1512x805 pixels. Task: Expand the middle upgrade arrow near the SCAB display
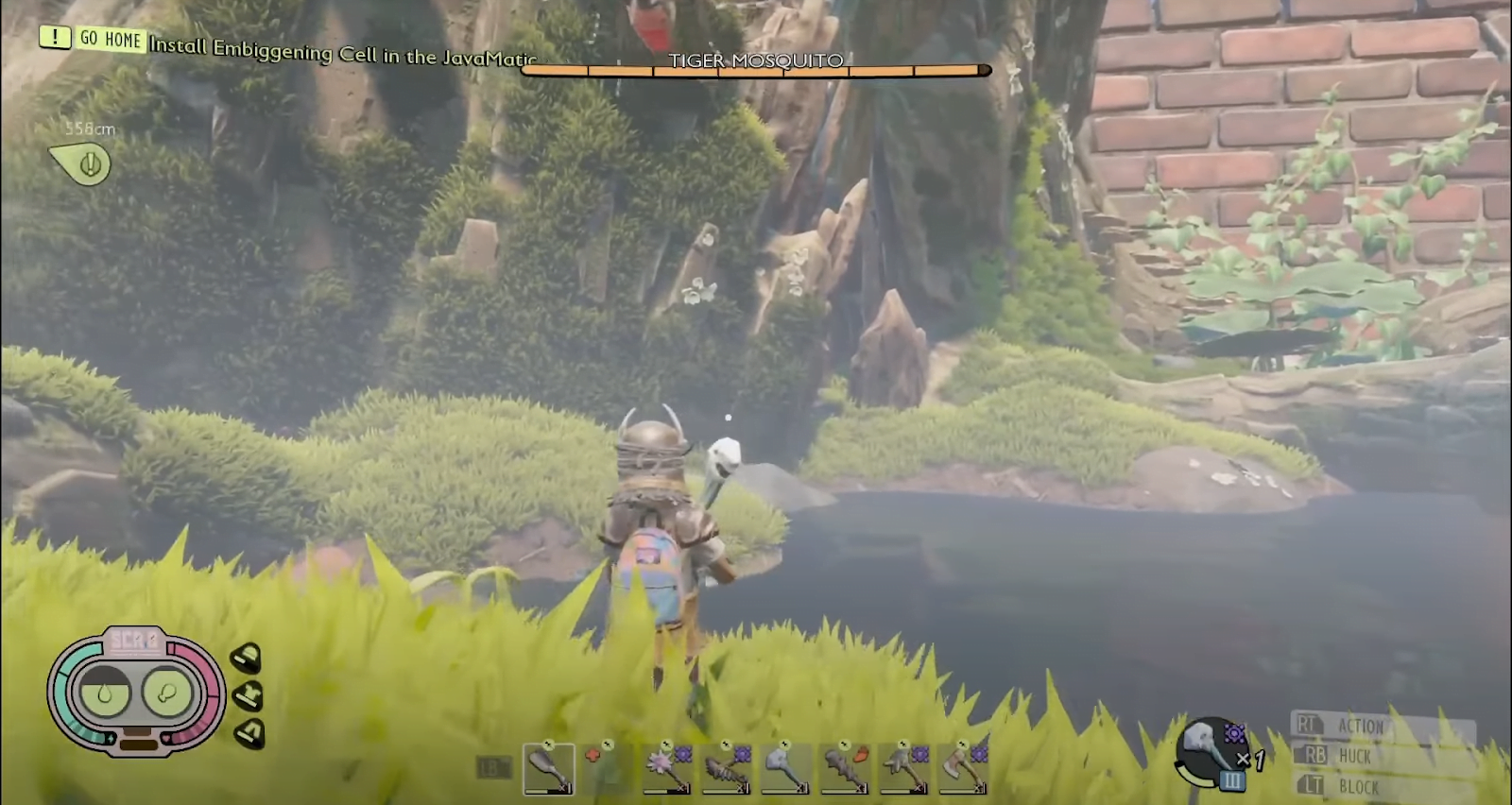click(x=248, y=694)
